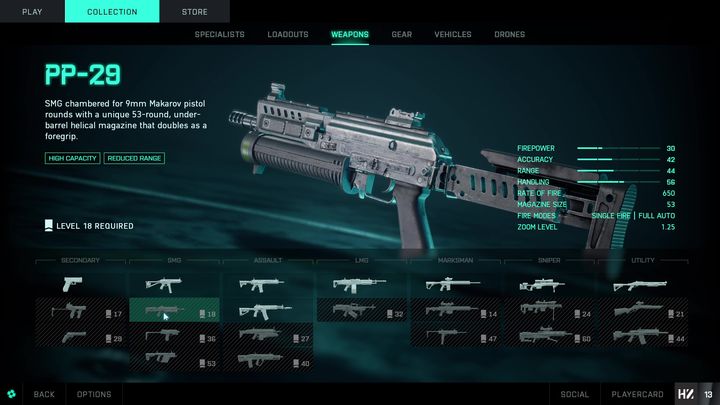Go back using the Back button

pyautogui.click(x=44, y=394)
